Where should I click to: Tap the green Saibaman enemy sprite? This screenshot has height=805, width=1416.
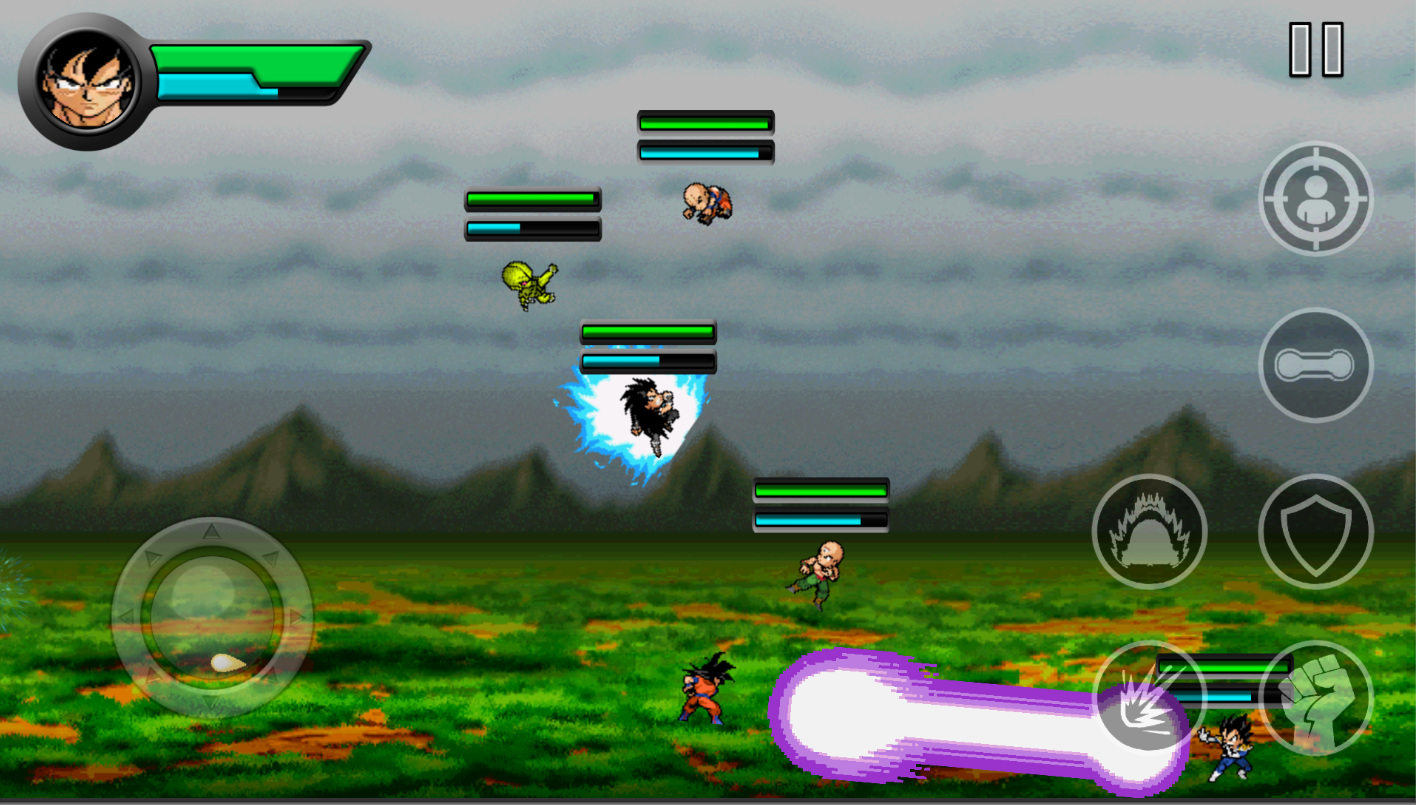527,285
